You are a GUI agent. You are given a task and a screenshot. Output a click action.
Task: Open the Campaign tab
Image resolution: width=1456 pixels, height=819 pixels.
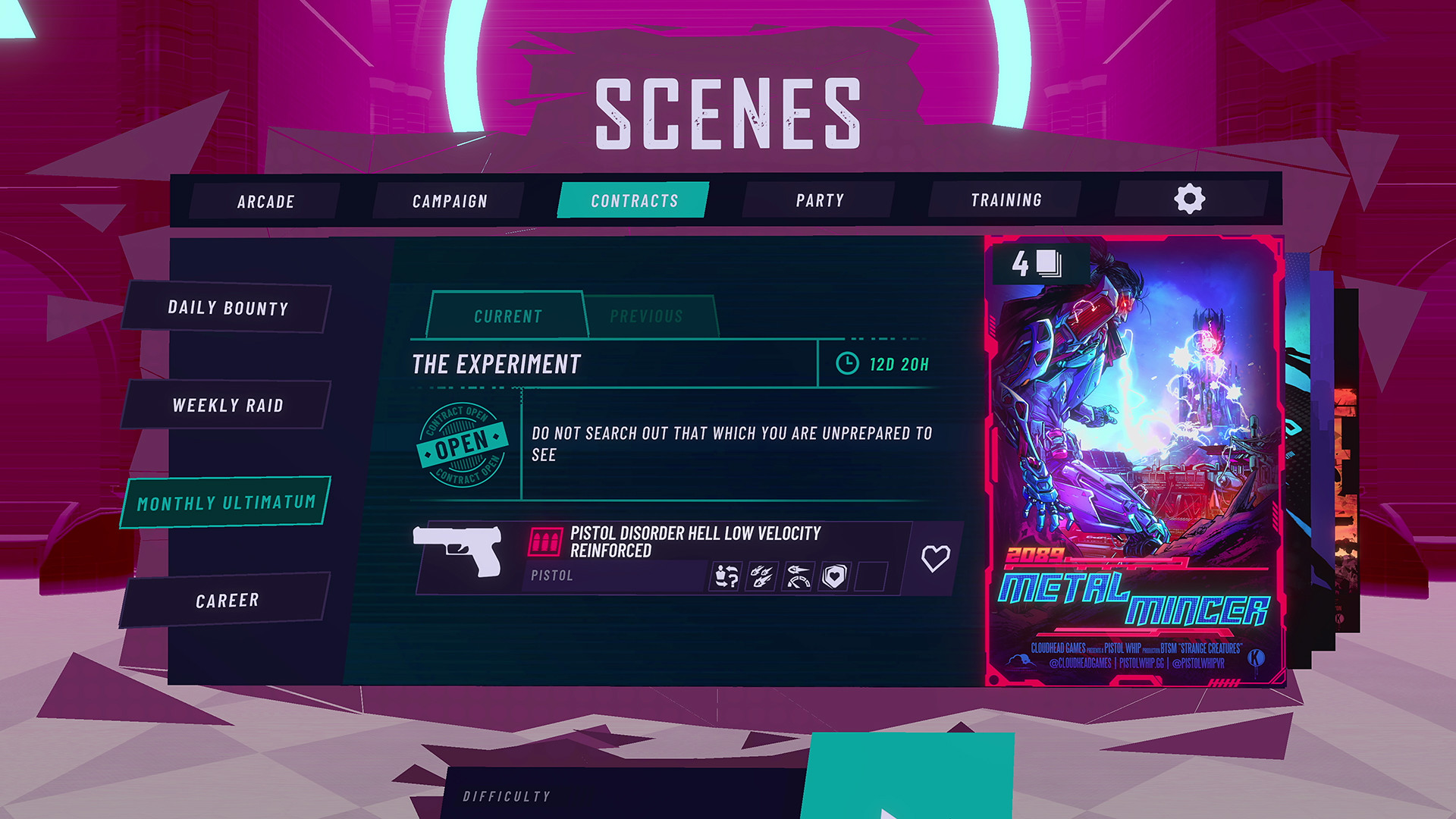tap(450, 201)
